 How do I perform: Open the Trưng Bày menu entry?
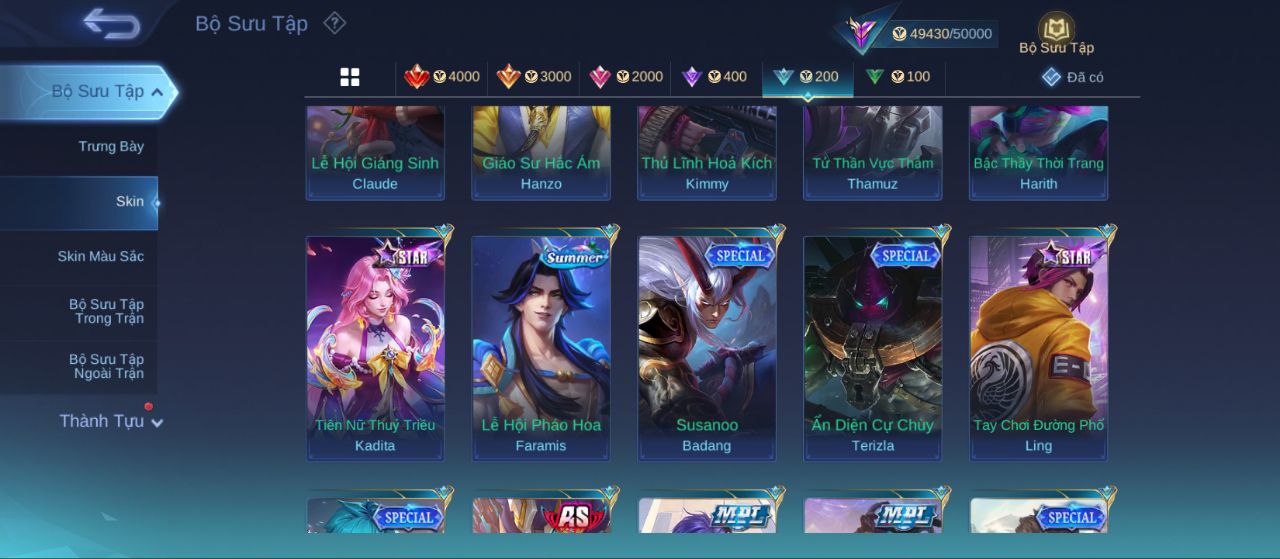coord(111,147)
